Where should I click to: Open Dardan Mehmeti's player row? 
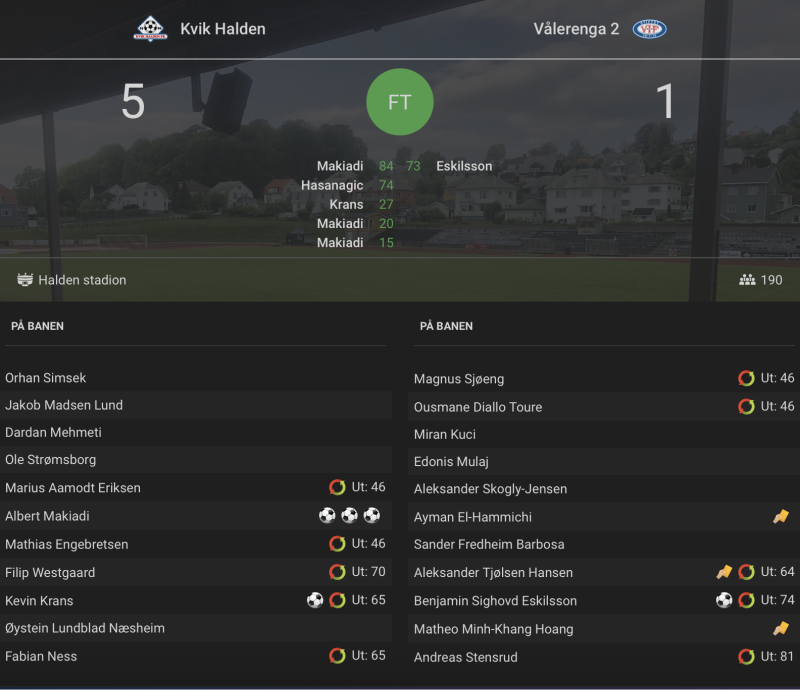click(x=53, y=433)
